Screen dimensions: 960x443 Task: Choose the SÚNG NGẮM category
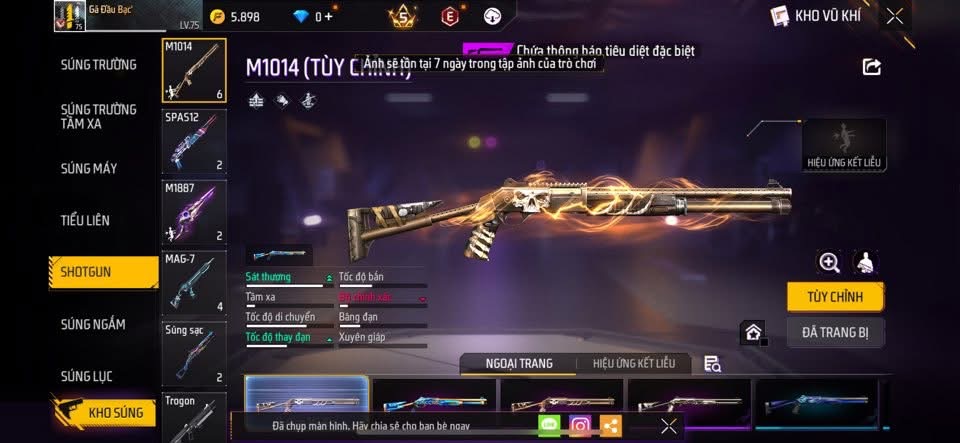[x=92, y=324]
